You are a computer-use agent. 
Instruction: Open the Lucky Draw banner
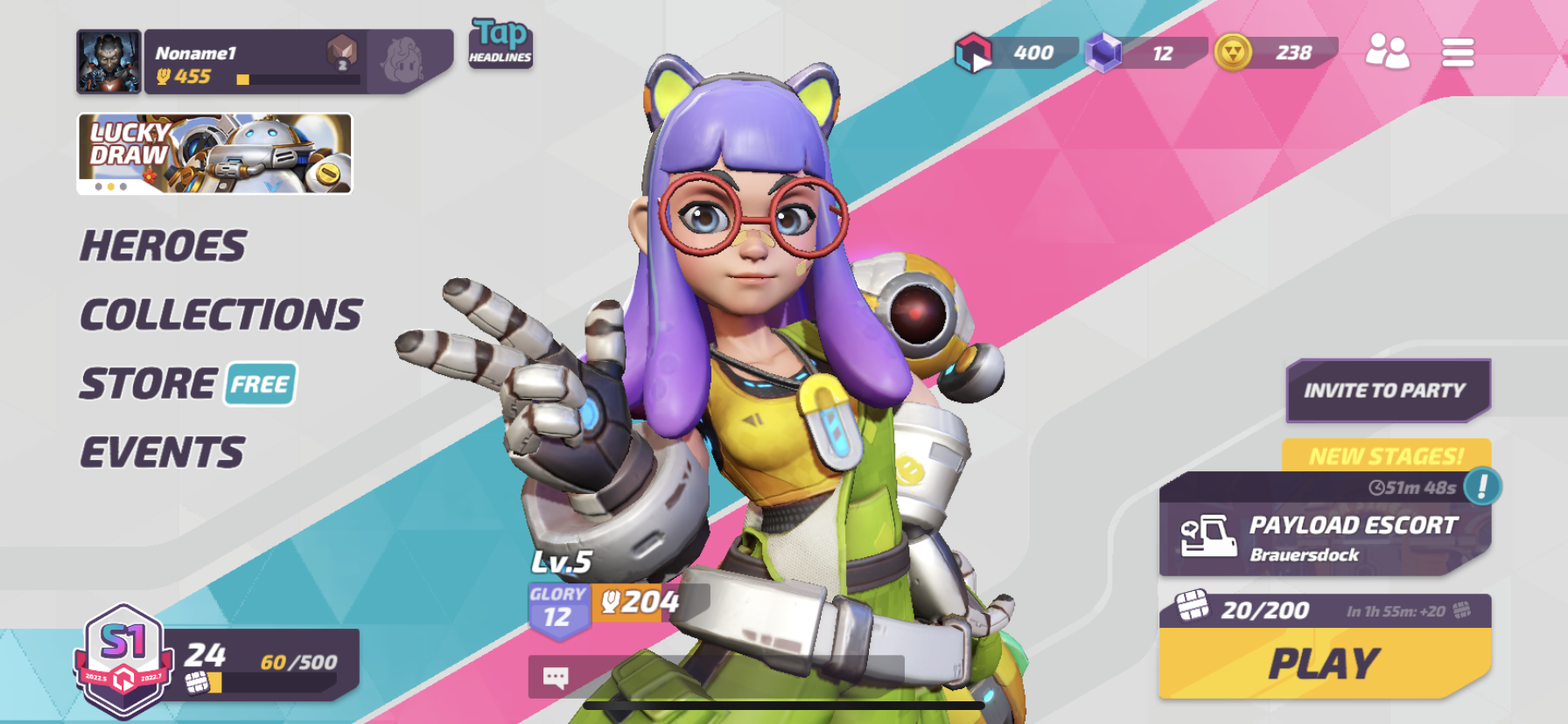click(x=214, y=153)
